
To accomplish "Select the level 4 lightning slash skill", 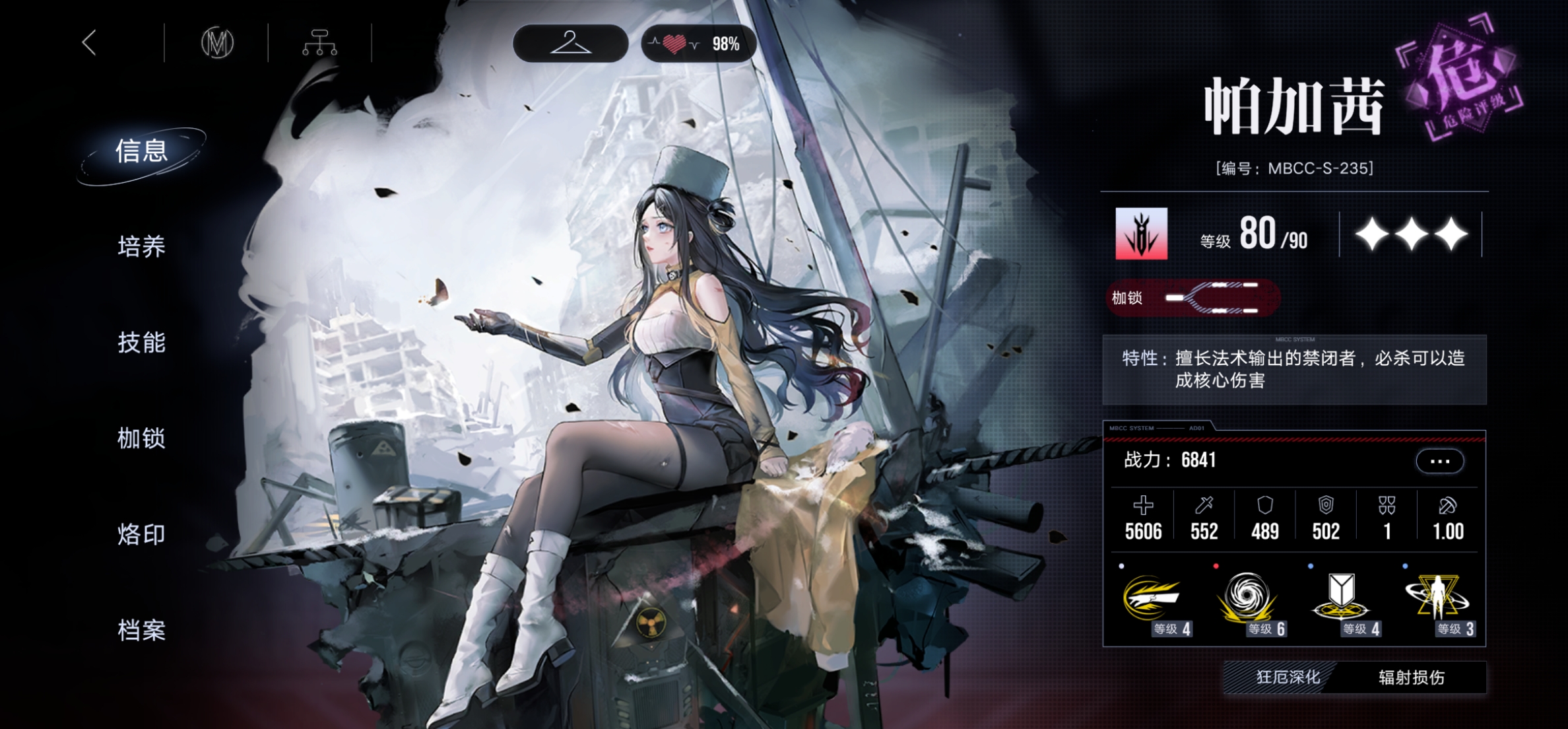I will 1152,600.
